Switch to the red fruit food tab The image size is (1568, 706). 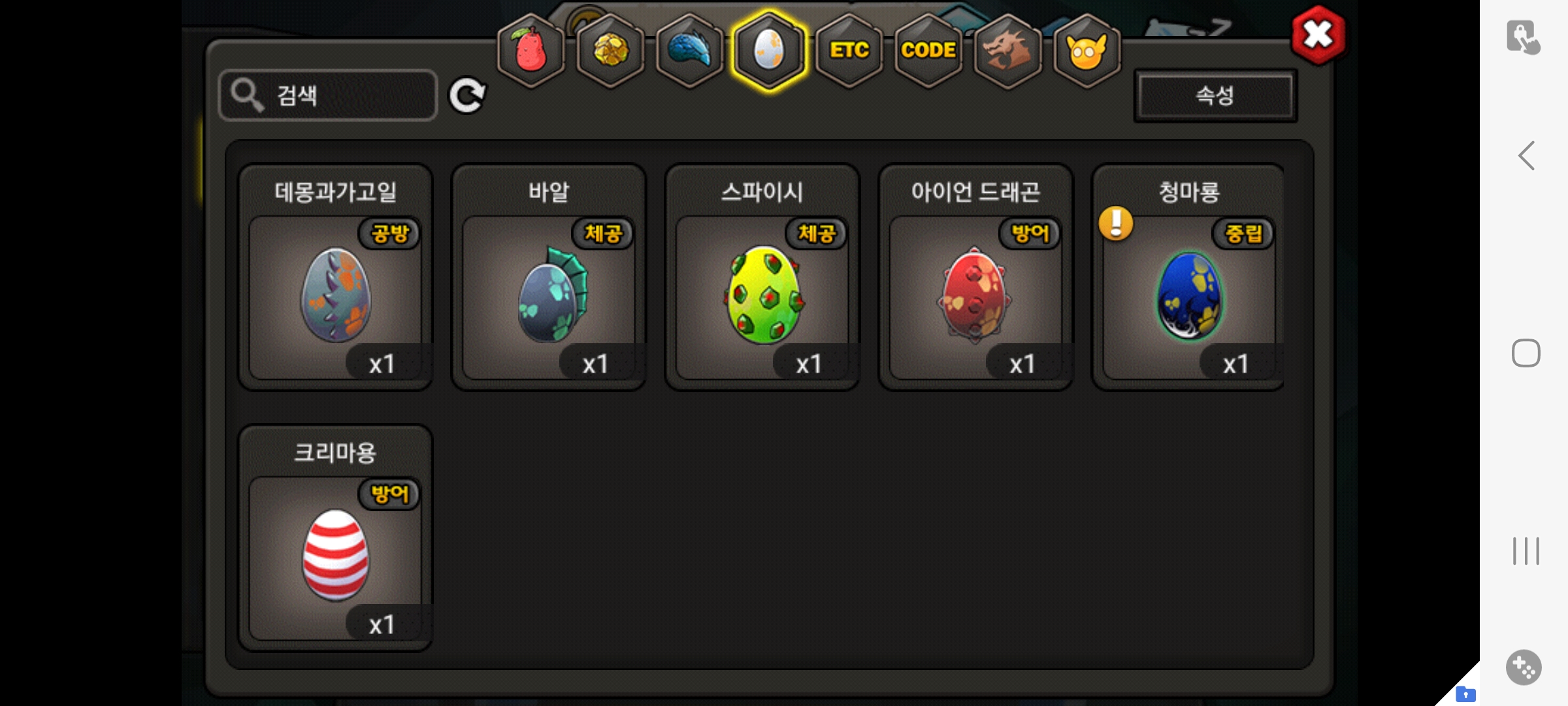tap(531, 50)
